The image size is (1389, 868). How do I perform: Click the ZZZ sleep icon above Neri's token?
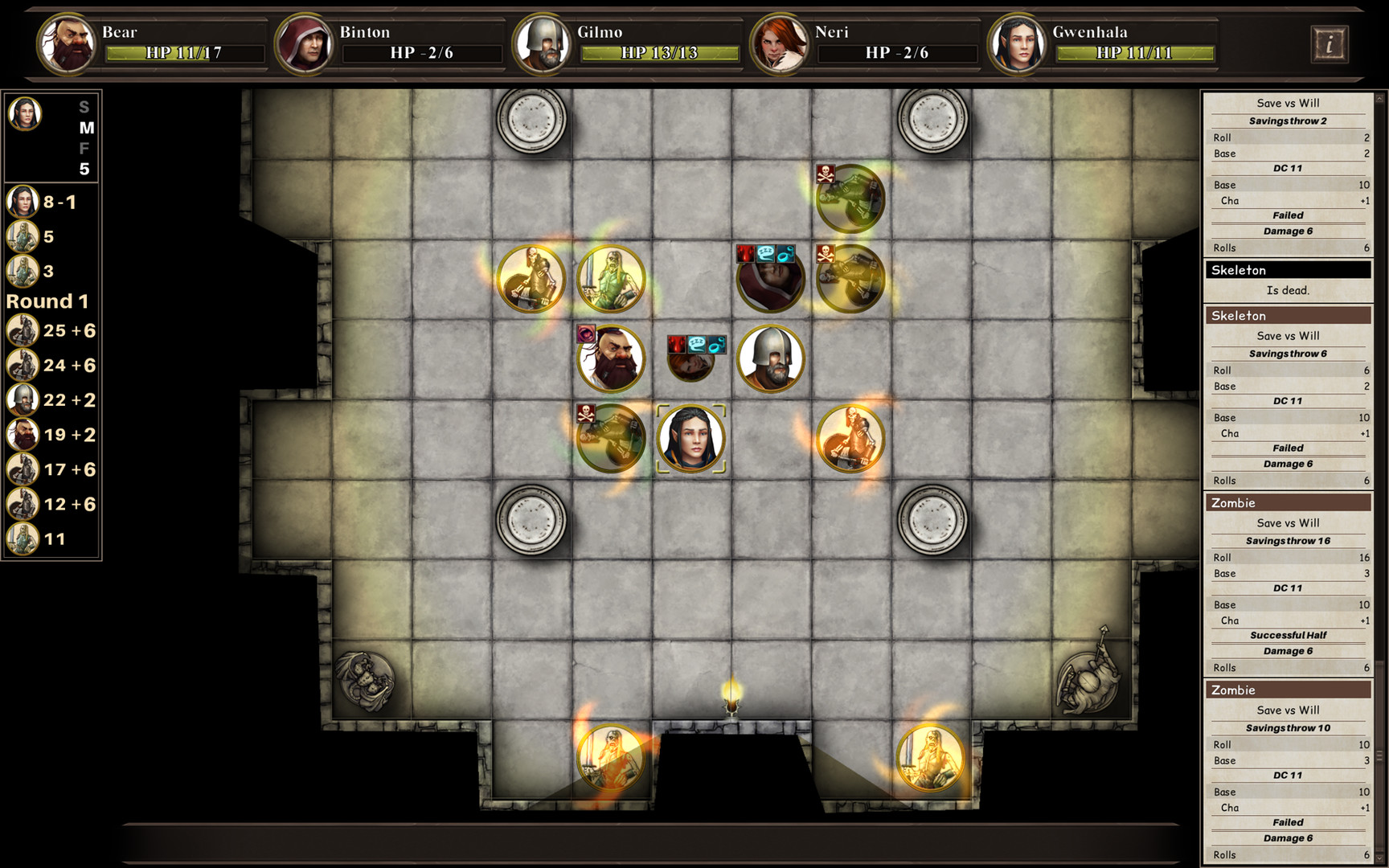pos(696,345)
